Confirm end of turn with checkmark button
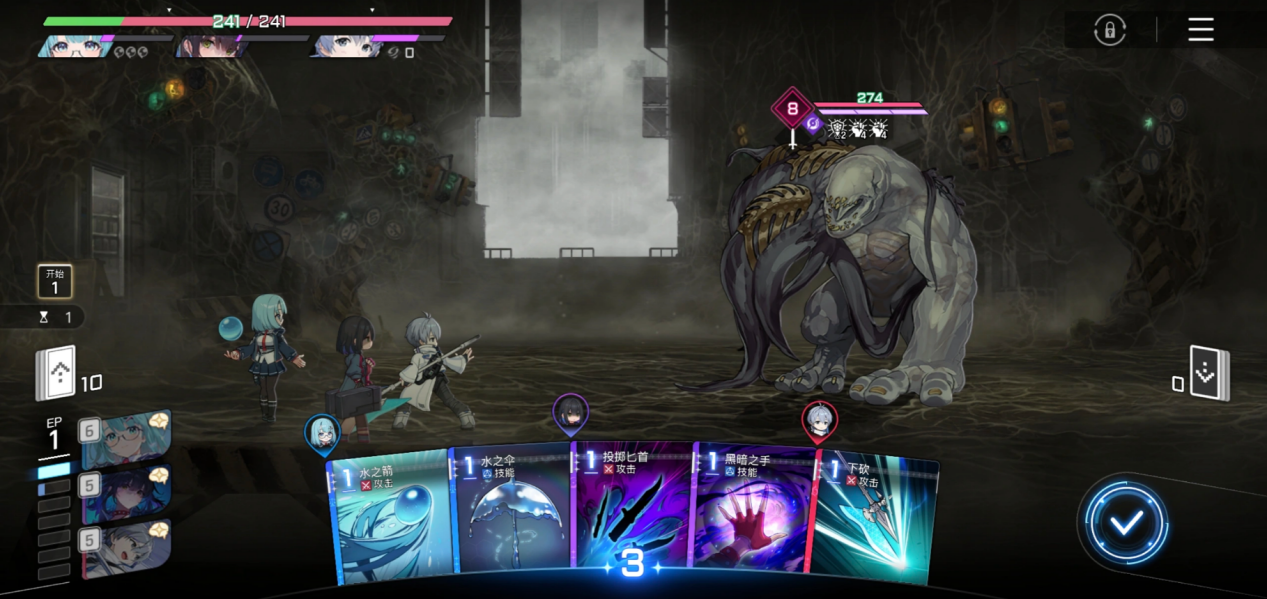The height and width of the screenshot is (599, 1267). (x=1126, y=522)
